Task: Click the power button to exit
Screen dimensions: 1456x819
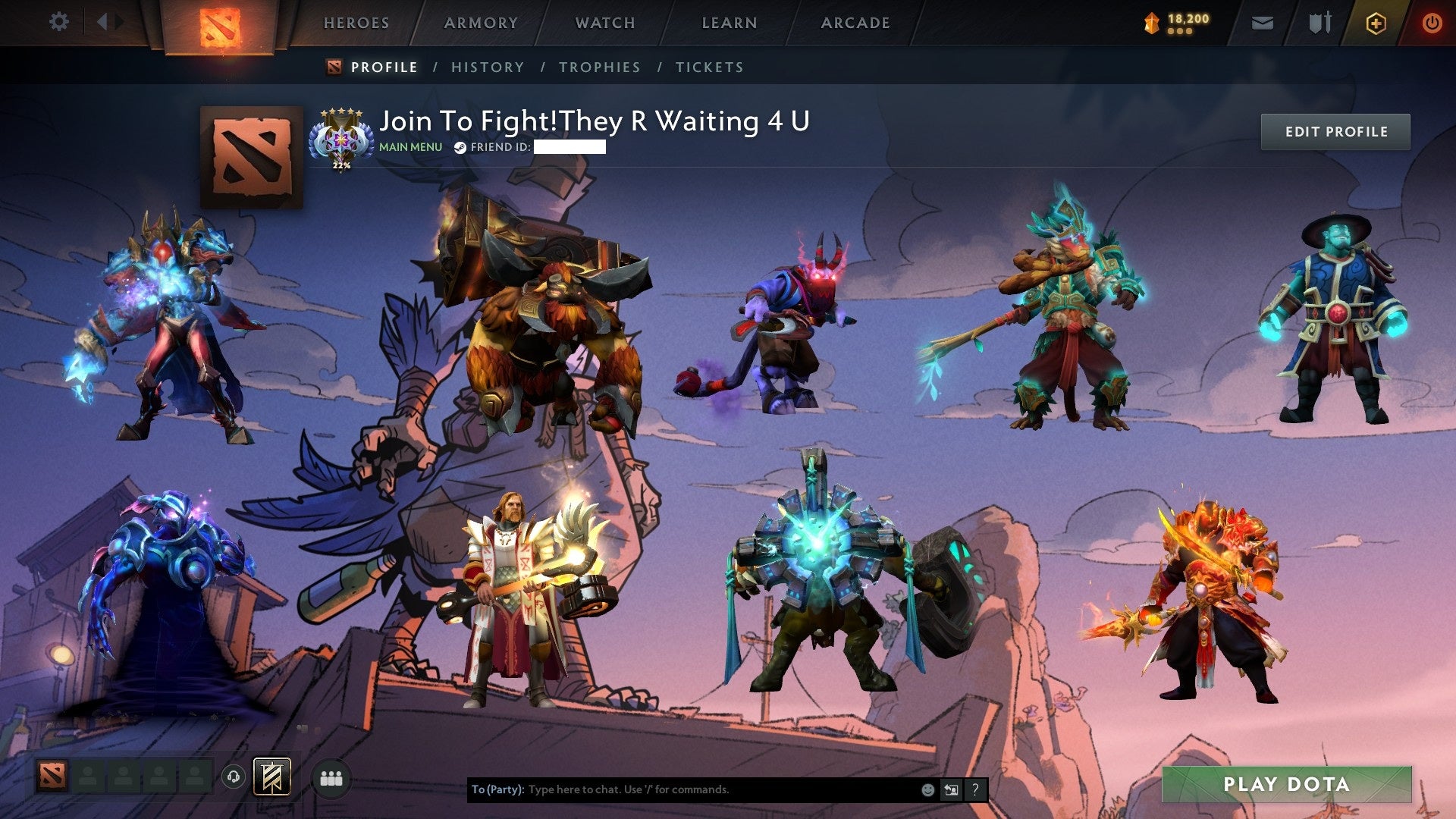Action: pyautogui.click(x=1433, y=23)
